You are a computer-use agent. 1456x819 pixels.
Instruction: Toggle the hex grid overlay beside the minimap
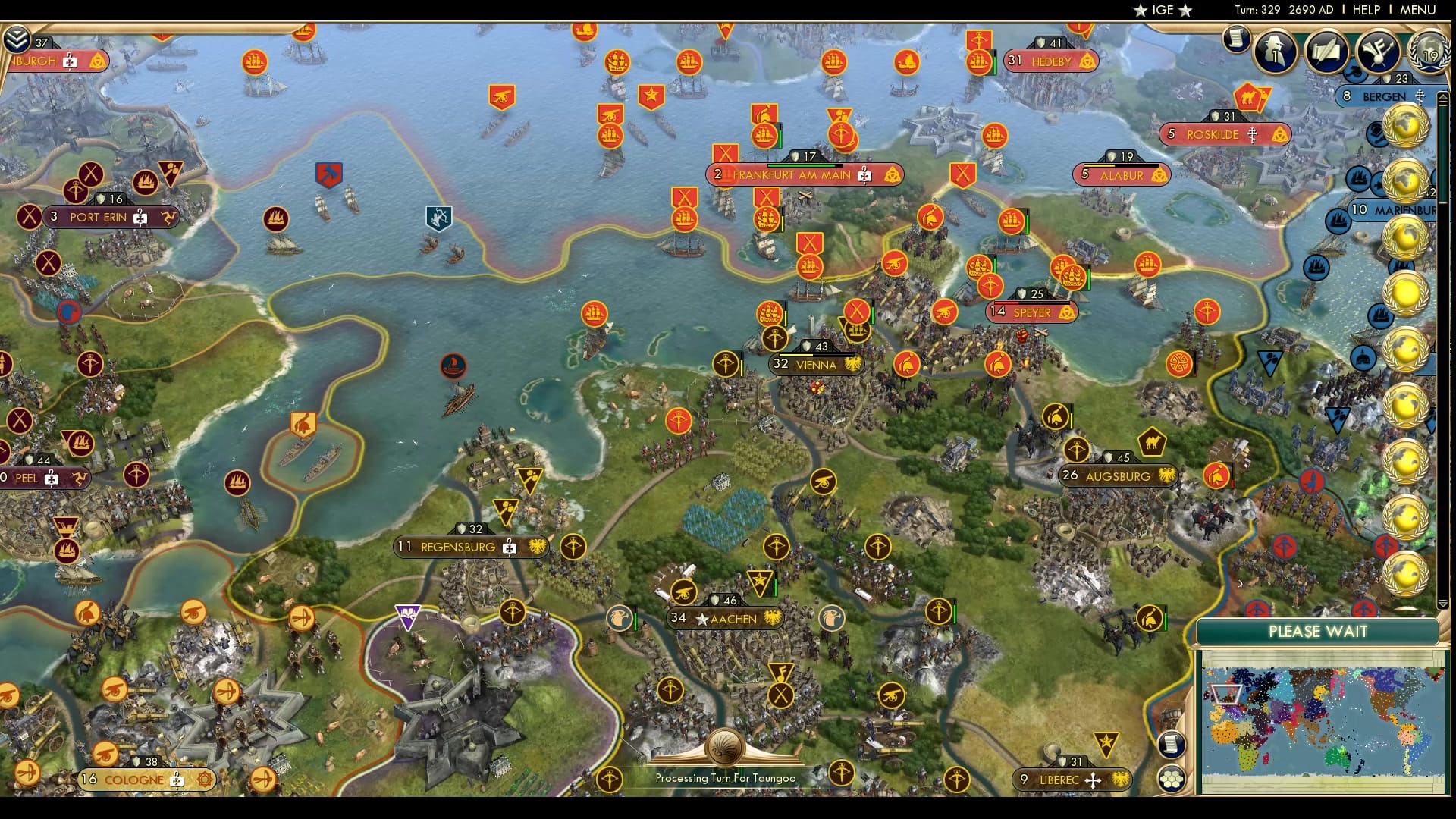pyautogui.click(x=1173, y=778)
